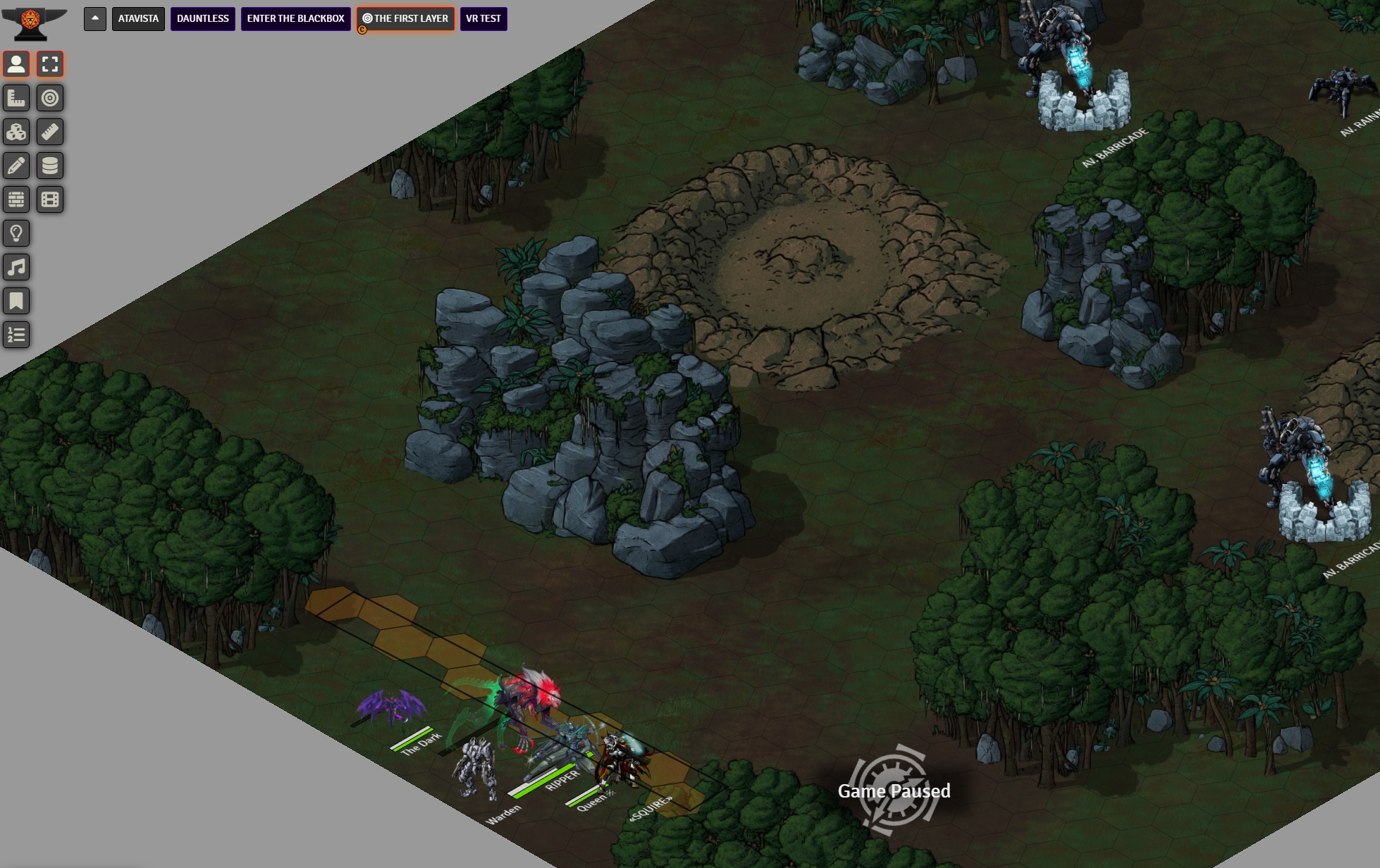
Task: Switch to the Atavista scene tab
Action: click(x=138, y=19)
